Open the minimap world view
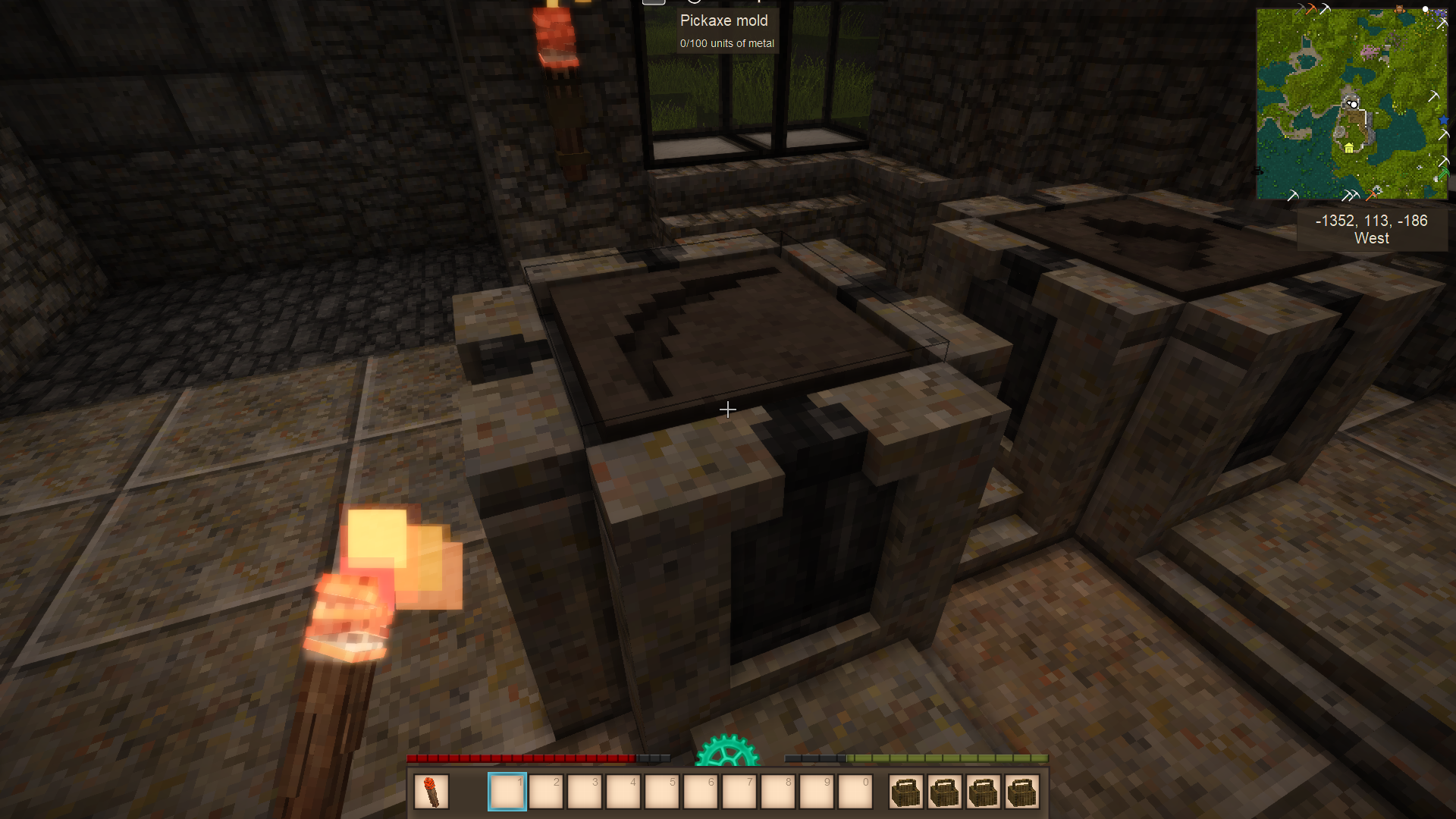Viewport: 1456px width, 819px height. [x=1351, y=104]
